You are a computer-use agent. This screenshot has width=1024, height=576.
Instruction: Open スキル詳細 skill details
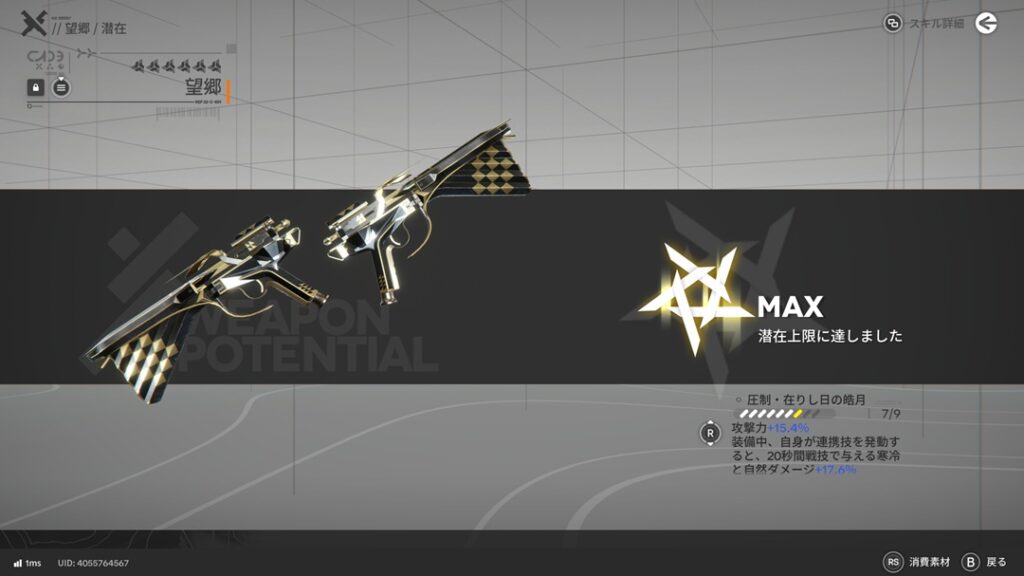pyautogui.click(x=924, y=23)
